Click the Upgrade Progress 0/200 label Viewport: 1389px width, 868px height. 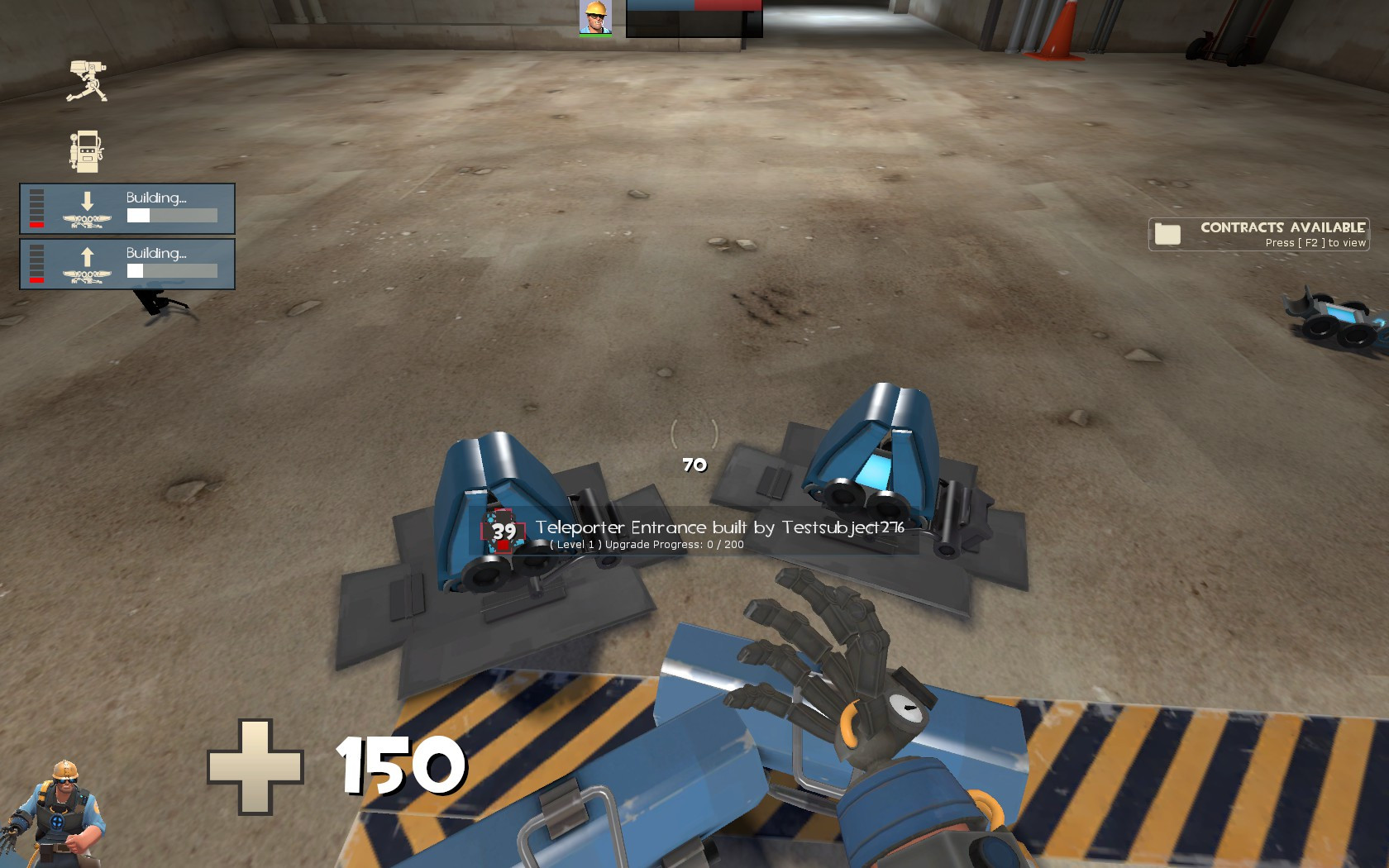[646, 544]
